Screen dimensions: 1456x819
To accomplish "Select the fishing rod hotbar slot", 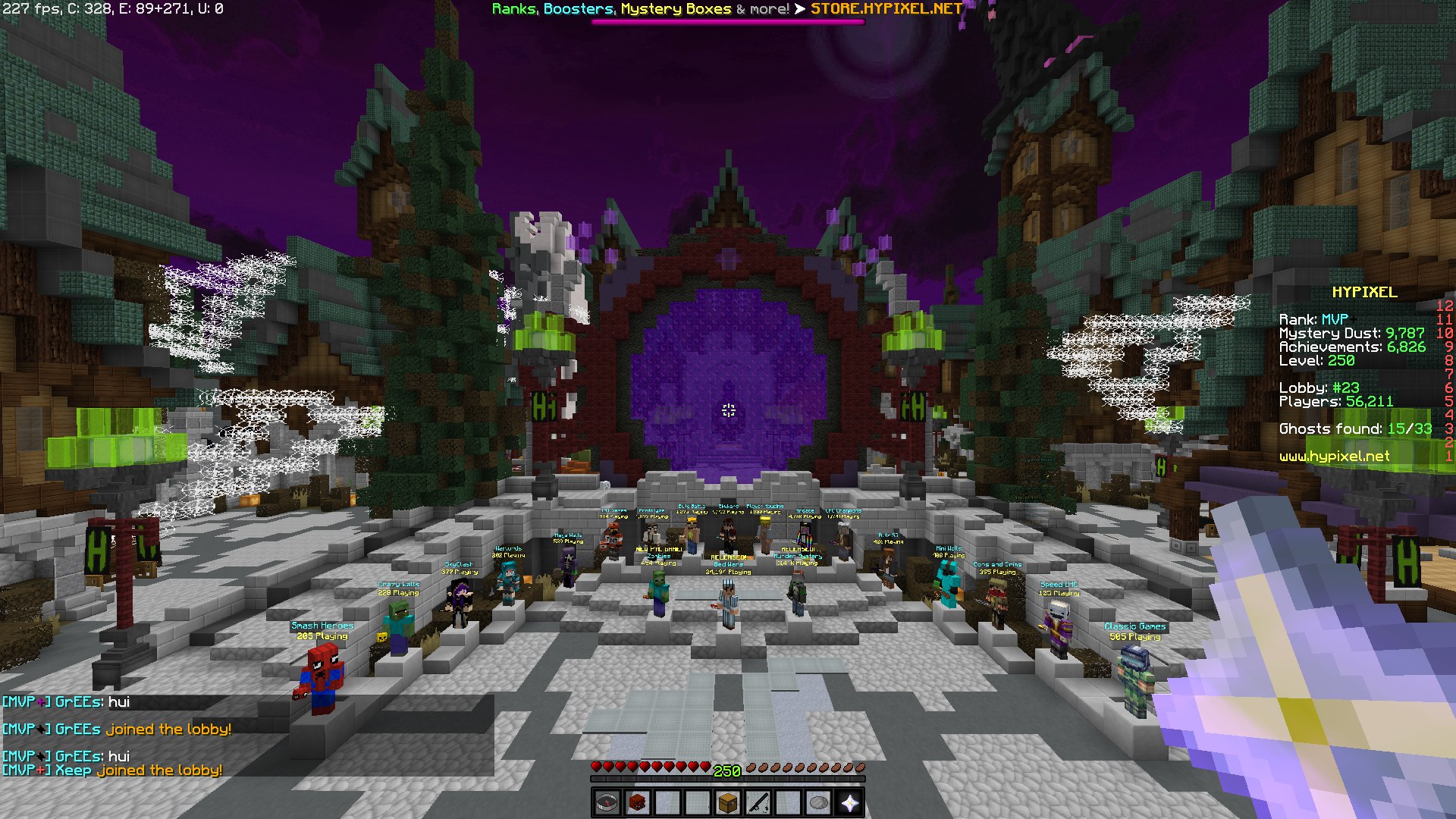I will [758, 802].
